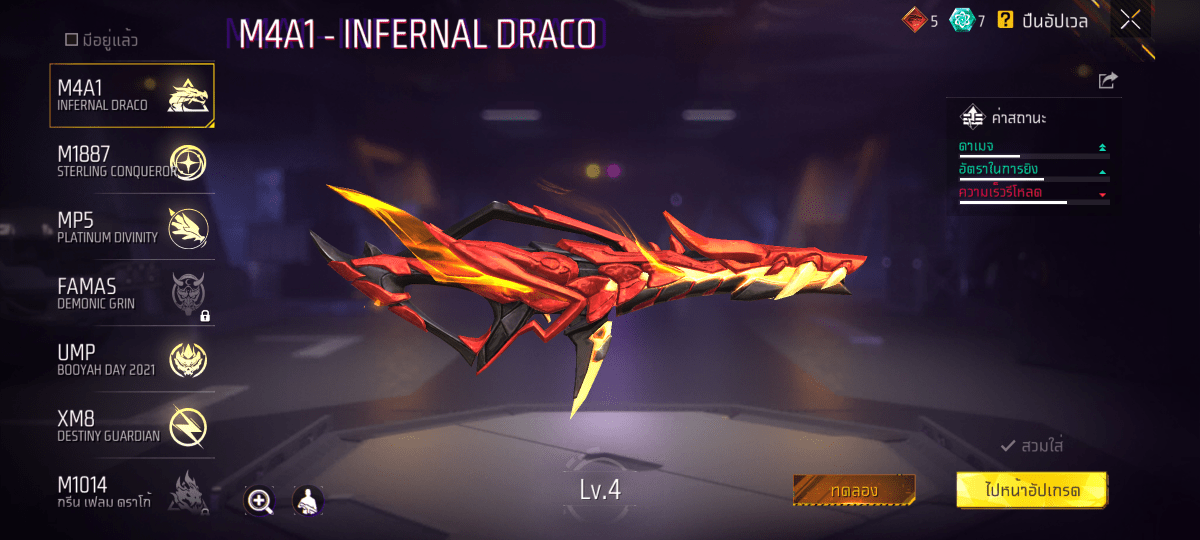This screenshot has width=1200, height=540.
Task: Pick the locked FAMAS Demonic Grin skin
Action: click(131, 293)
